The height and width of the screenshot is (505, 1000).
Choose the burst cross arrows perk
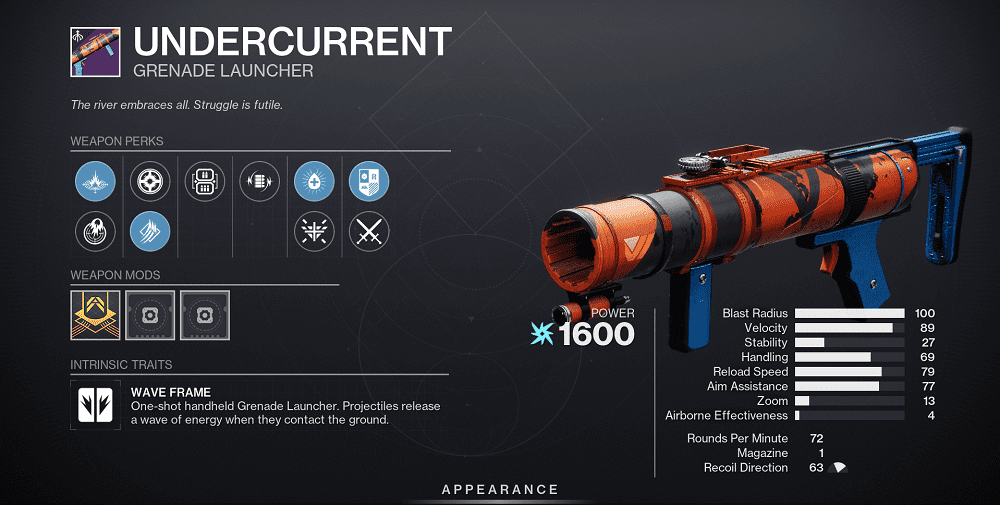tap(314, 232)
